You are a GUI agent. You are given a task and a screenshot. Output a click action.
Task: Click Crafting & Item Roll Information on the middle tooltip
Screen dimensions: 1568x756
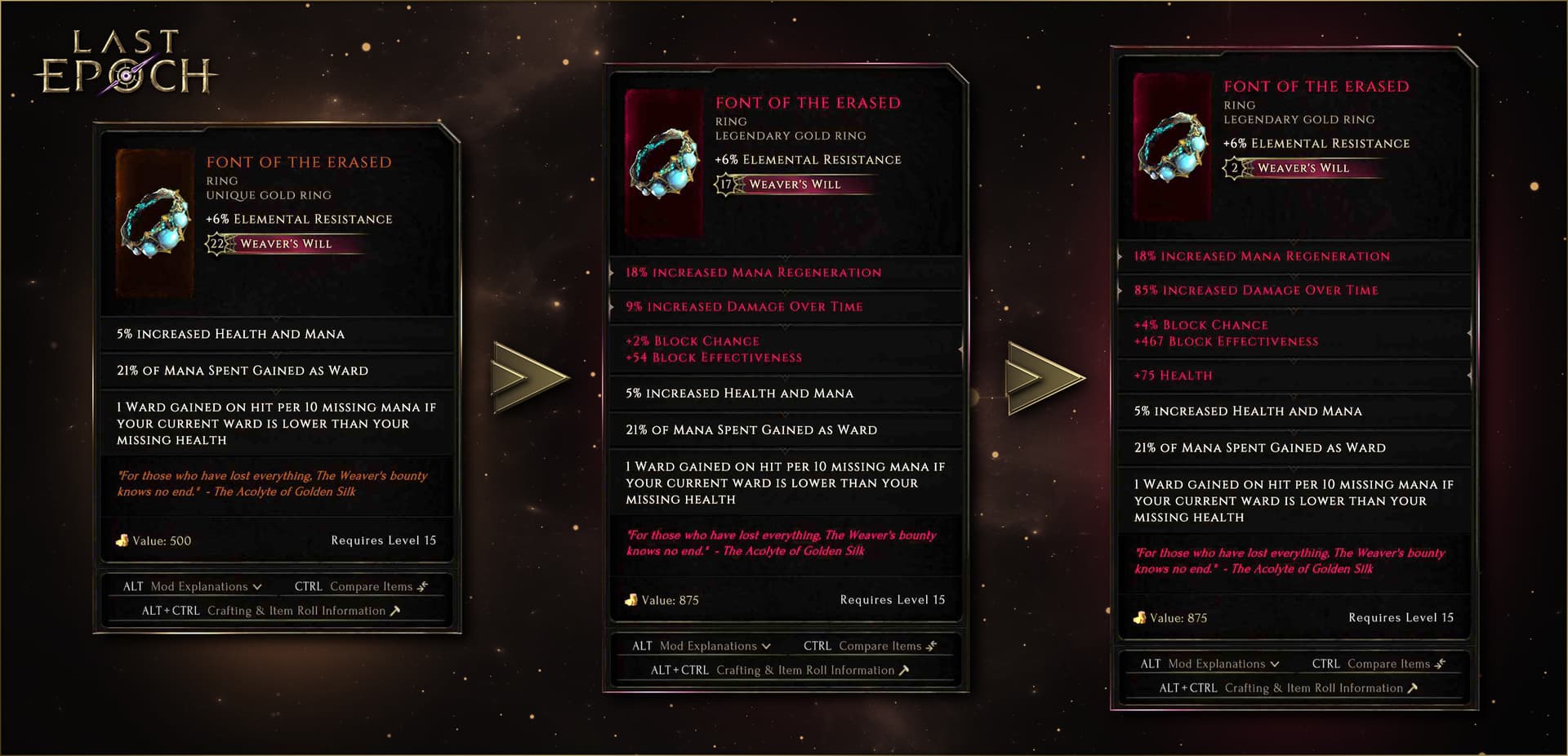(807, 669)
